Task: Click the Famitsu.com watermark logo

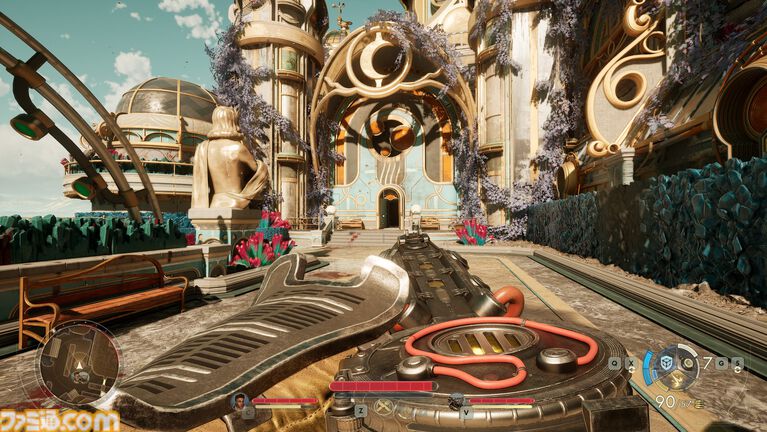Action: (x=60, y=420)
